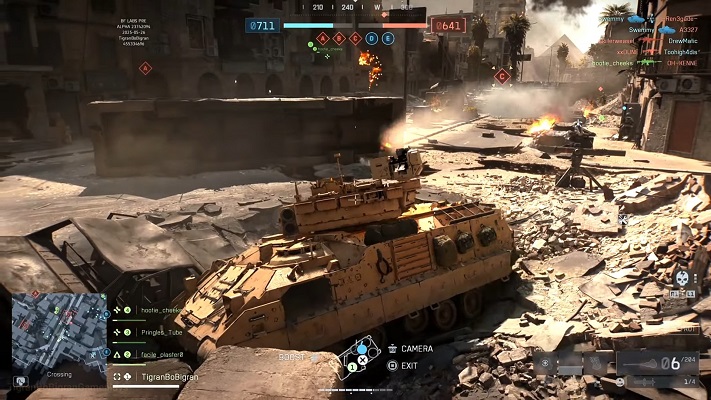This screenshot has width=711, height=400.
Task: Select objective A in the top capture bar
Action: [x=323, y=38]
